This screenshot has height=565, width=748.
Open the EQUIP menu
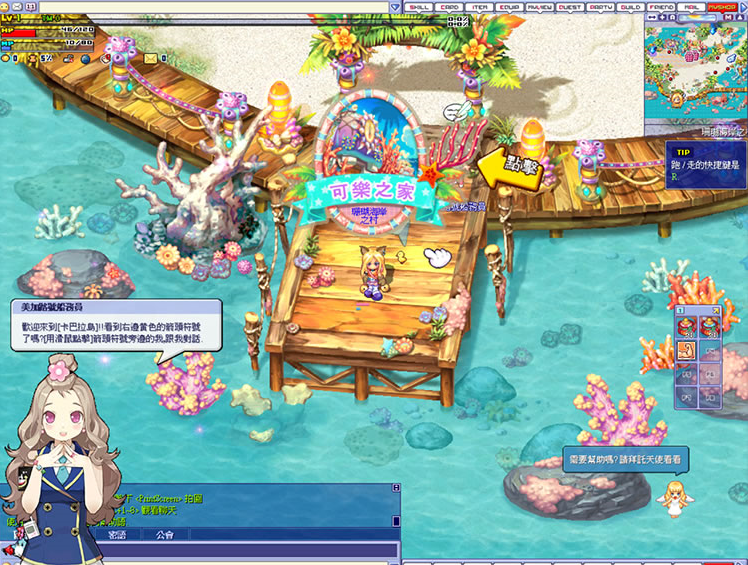tap(512, 7)
